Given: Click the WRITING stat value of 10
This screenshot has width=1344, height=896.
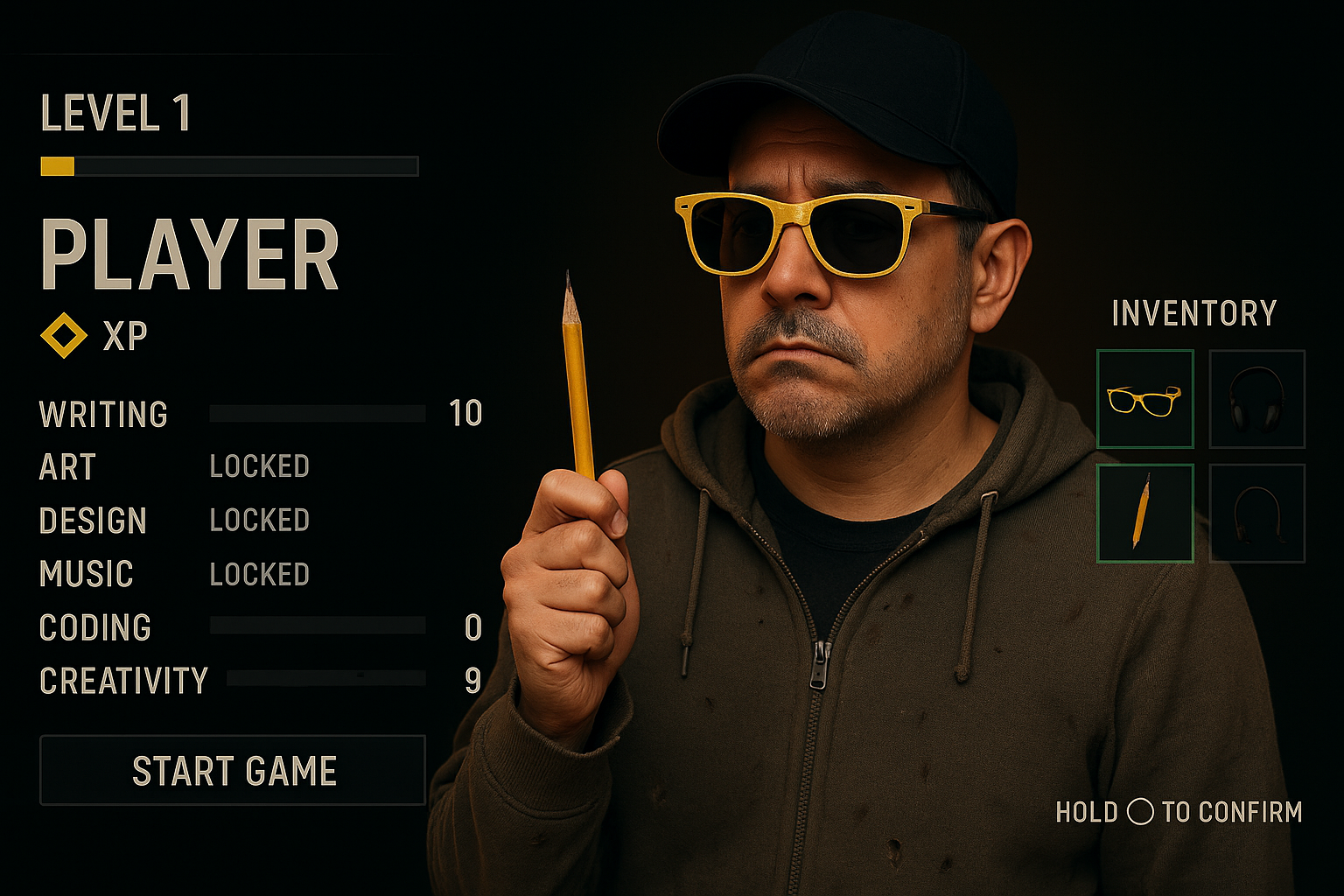Looking at the screenshot, I should pos(466,414).
